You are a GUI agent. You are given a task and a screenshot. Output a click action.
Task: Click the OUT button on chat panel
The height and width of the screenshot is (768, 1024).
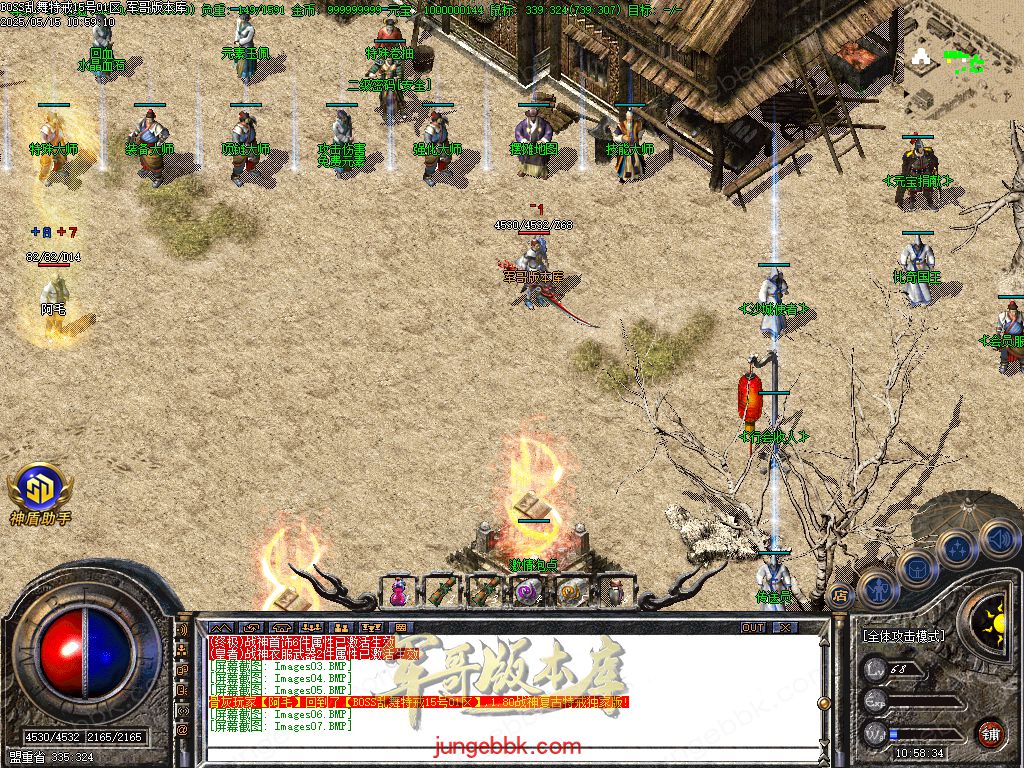click(753, 627)
